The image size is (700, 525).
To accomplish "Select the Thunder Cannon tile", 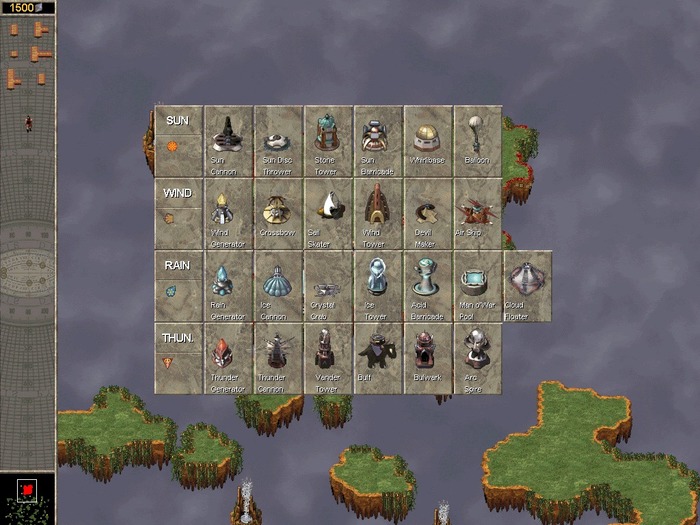I will coord(278,357).
